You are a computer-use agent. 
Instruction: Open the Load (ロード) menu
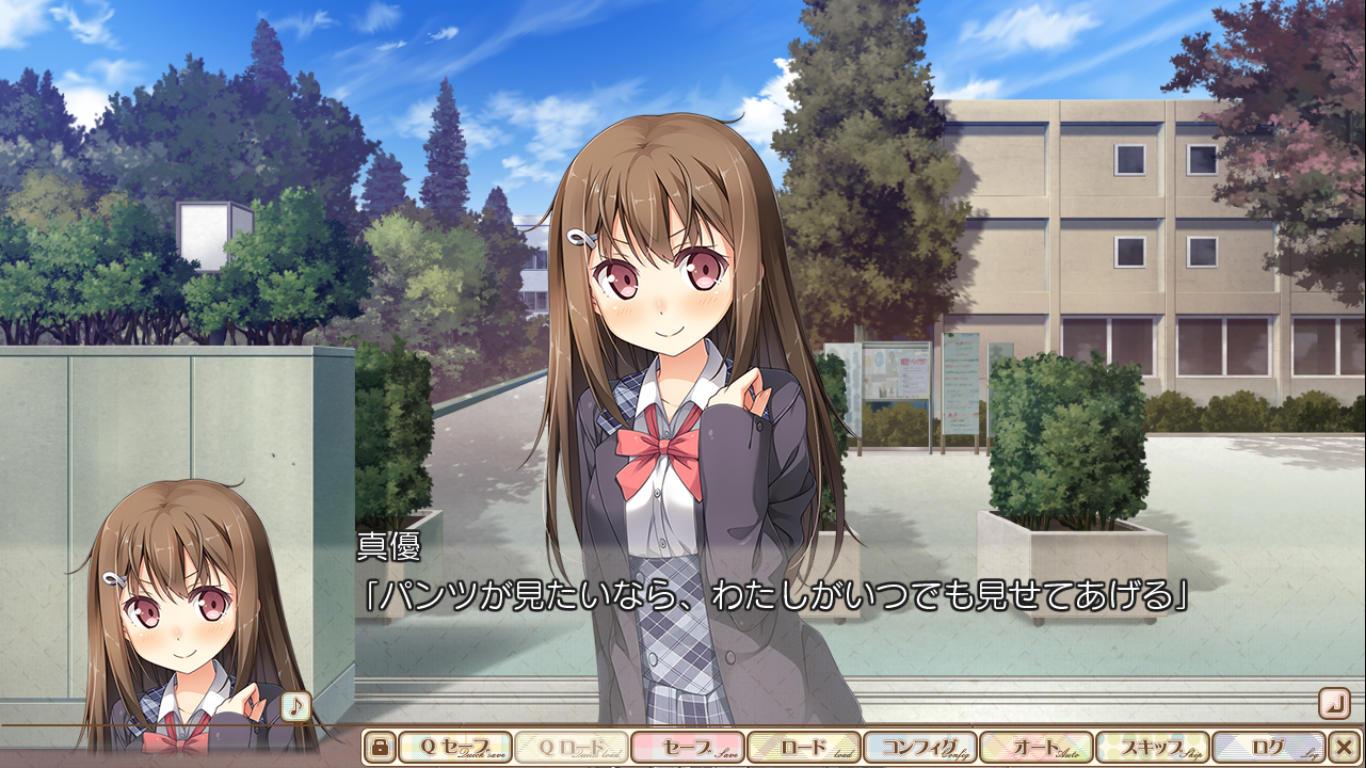(804, 747)
